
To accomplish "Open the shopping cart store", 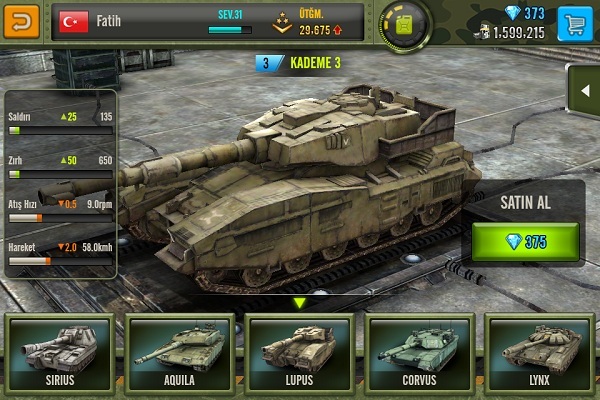I will (x=573, y=20).
